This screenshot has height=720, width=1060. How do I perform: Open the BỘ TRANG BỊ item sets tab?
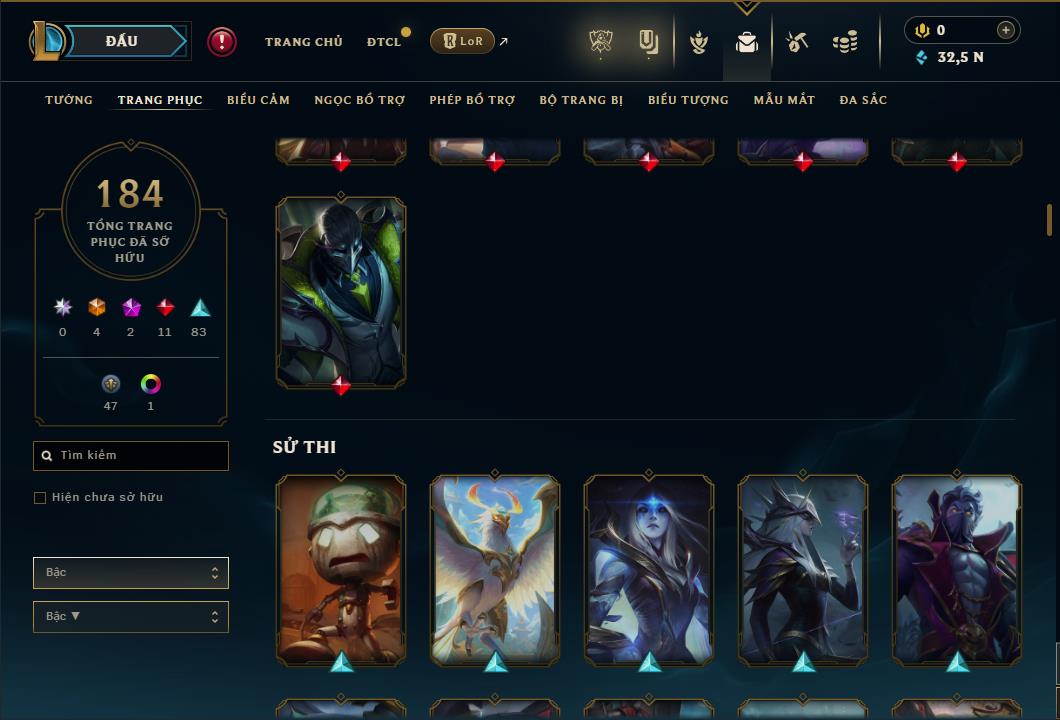coord(581,100)
